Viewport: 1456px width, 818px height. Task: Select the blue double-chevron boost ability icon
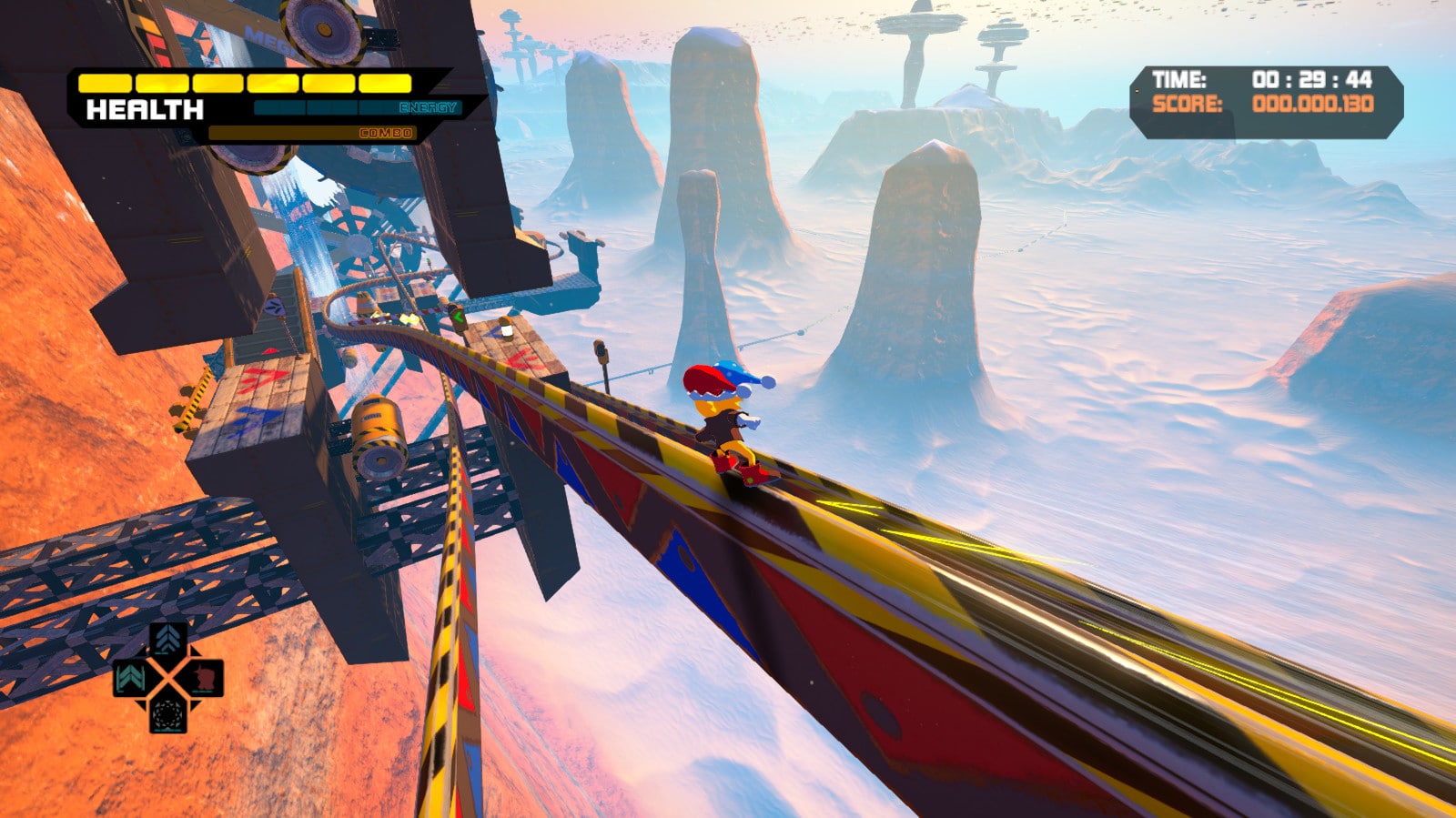click(x=167, y=638)
